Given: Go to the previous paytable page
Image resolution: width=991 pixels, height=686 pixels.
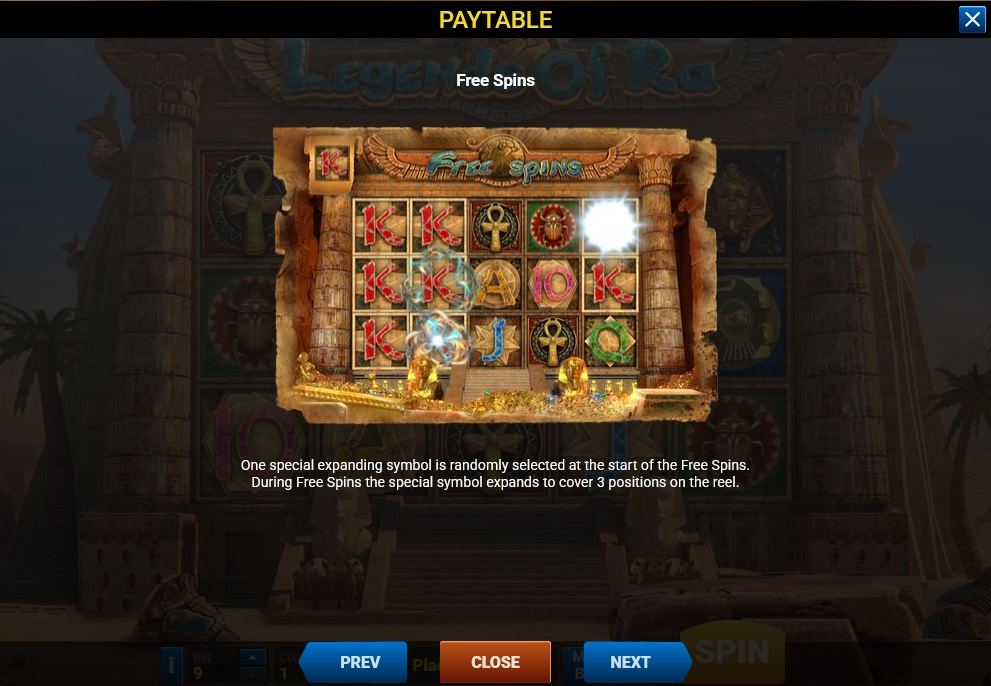Looking at the screenshot, I should [356, 662].
